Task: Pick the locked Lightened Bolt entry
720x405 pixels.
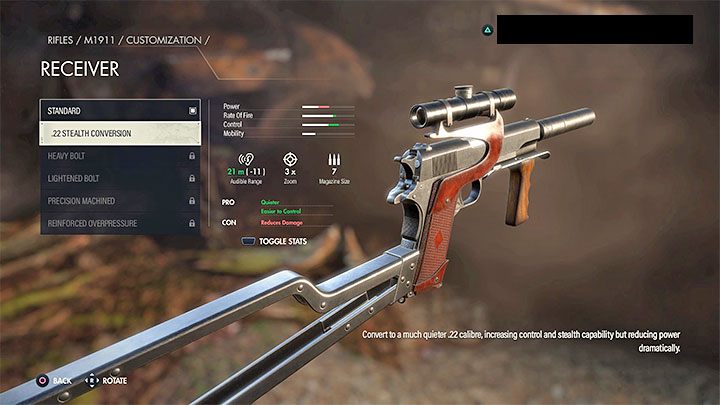Action: [120, 178]
